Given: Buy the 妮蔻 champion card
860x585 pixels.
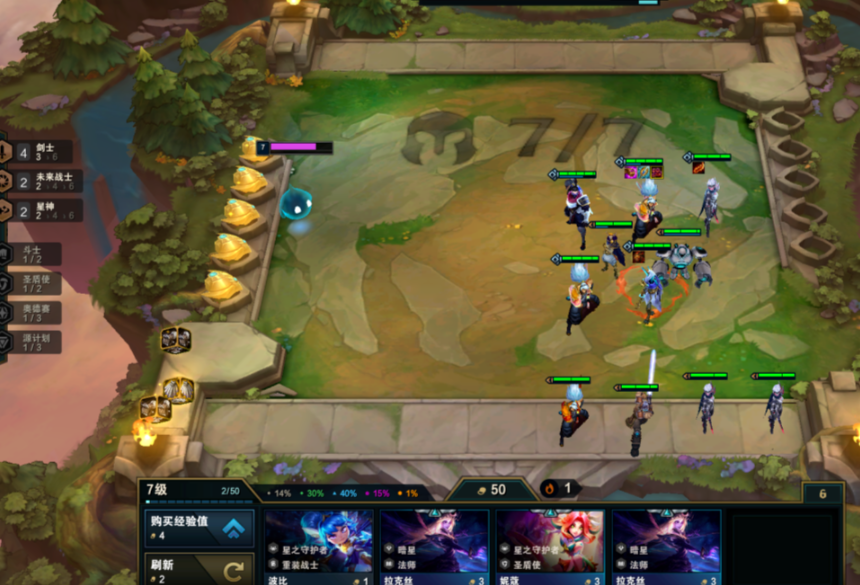Looking at the screenshot, I should tap(550, 547).
